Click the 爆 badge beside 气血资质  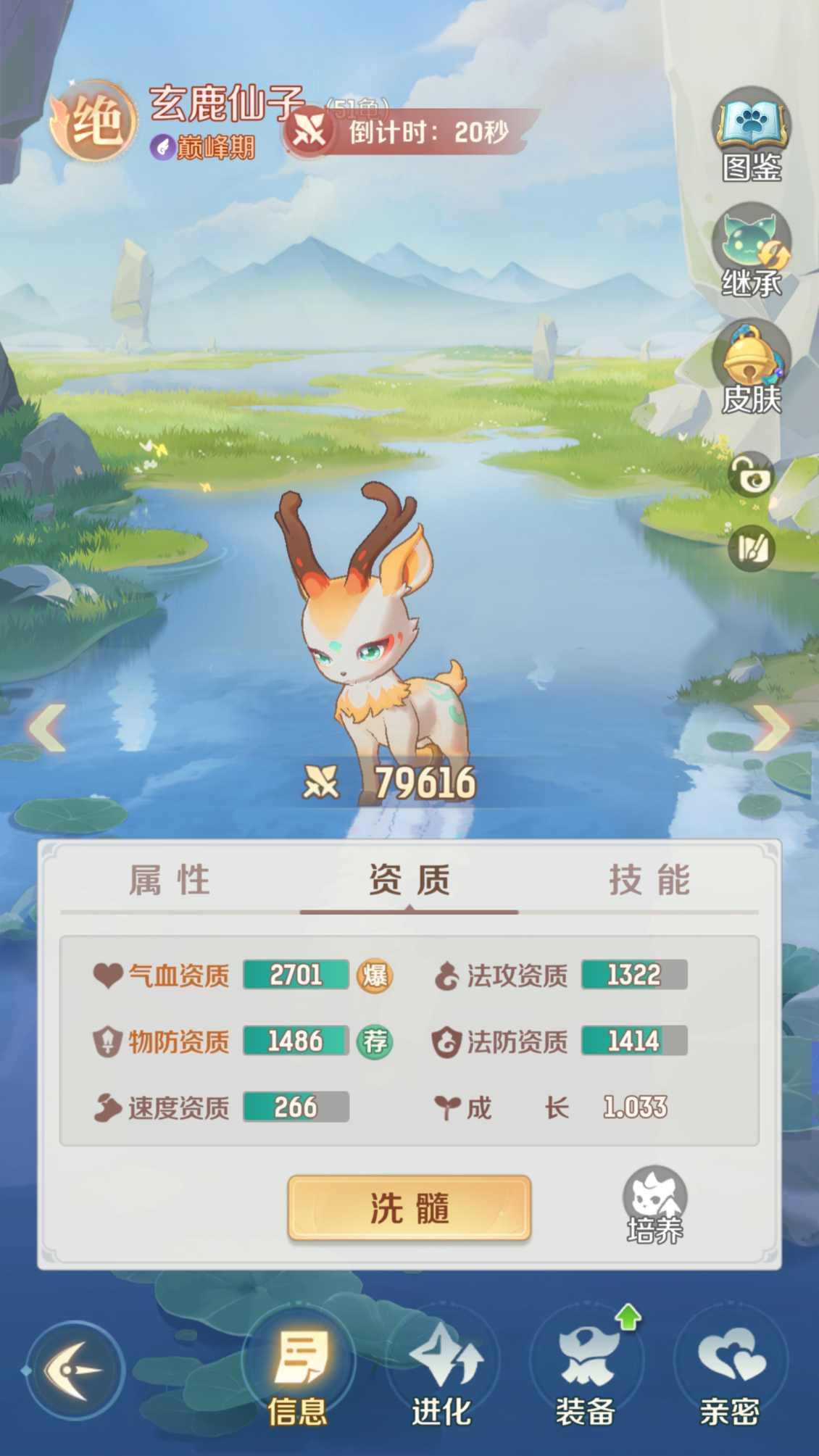[375, 975]
